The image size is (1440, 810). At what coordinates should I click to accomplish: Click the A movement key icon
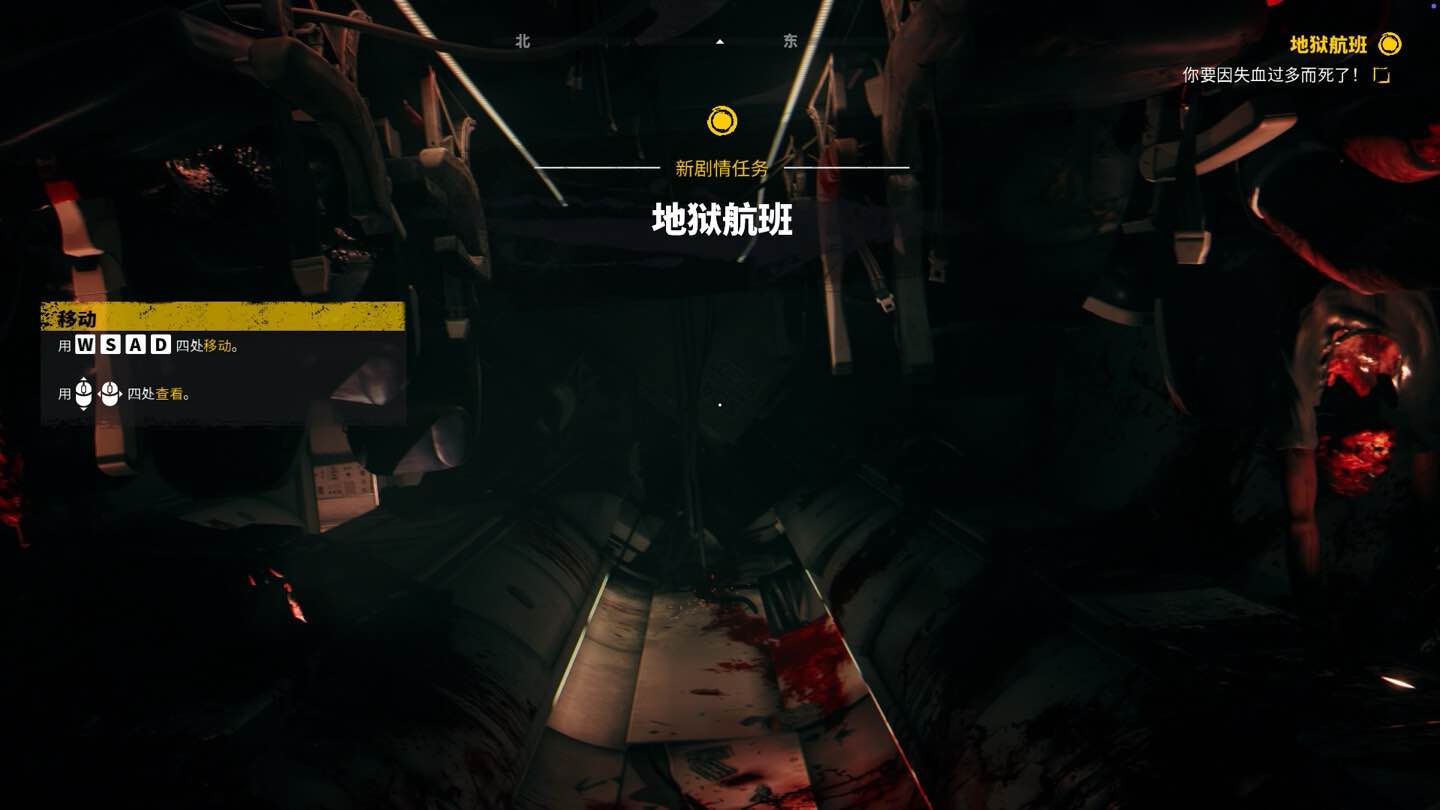[x=137, y=344]
